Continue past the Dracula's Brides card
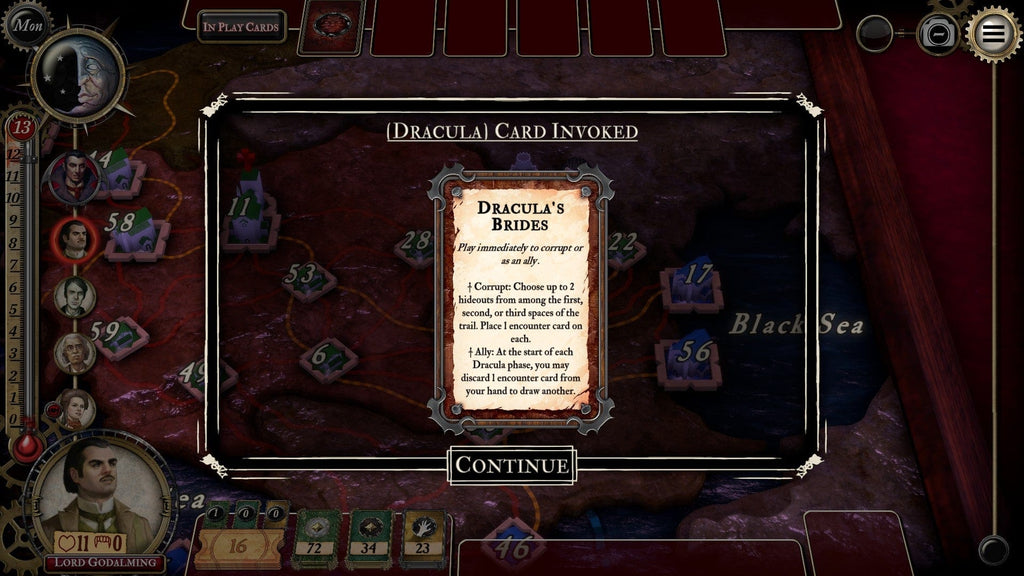1024x576 pixels. [x=512, y=465]
